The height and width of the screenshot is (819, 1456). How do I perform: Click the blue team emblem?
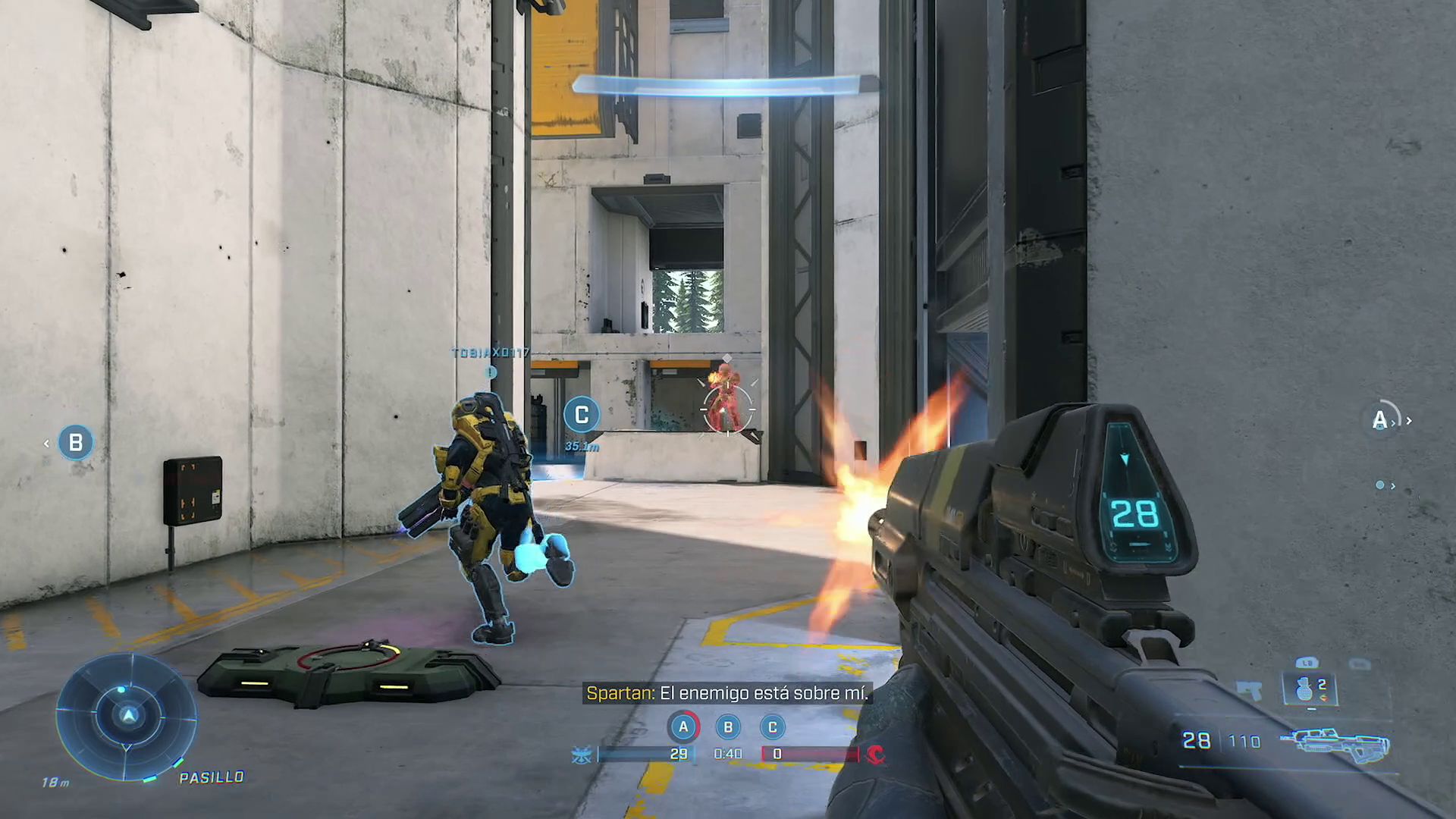(582, 755)
